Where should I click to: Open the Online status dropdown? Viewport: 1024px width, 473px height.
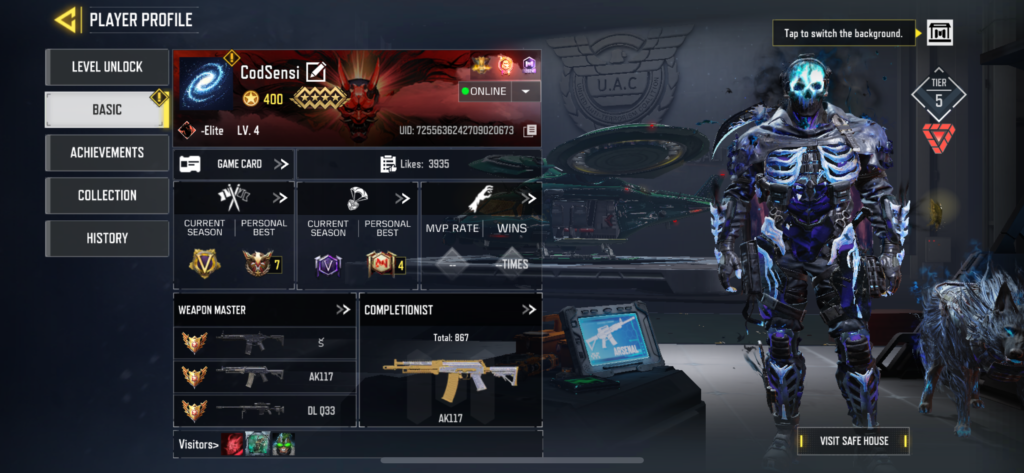coord(525,91)
